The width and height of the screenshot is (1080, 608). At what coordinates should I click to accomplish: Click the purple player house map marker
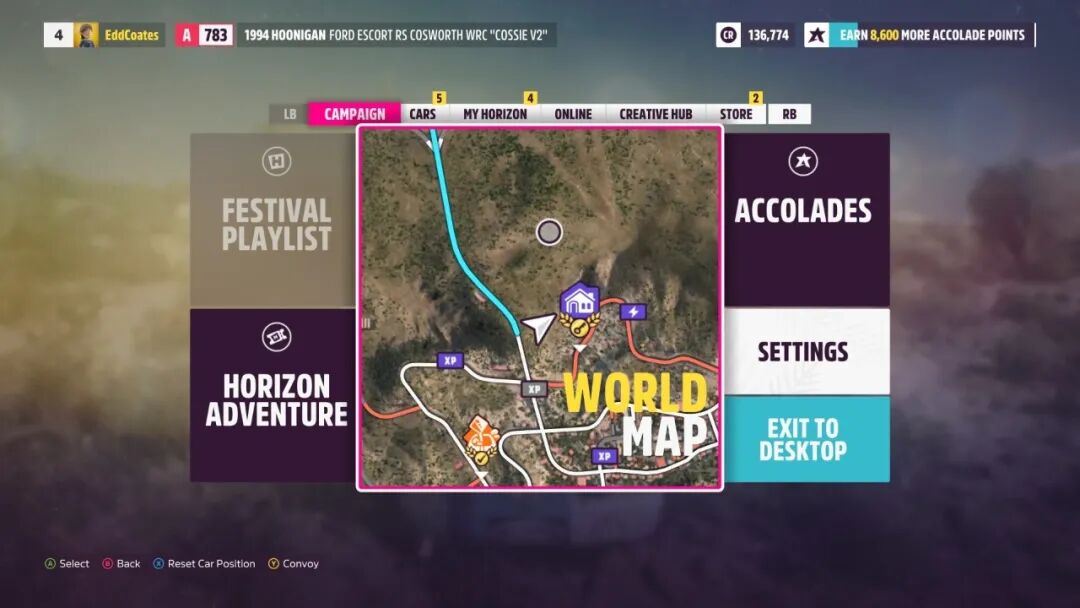579,300
